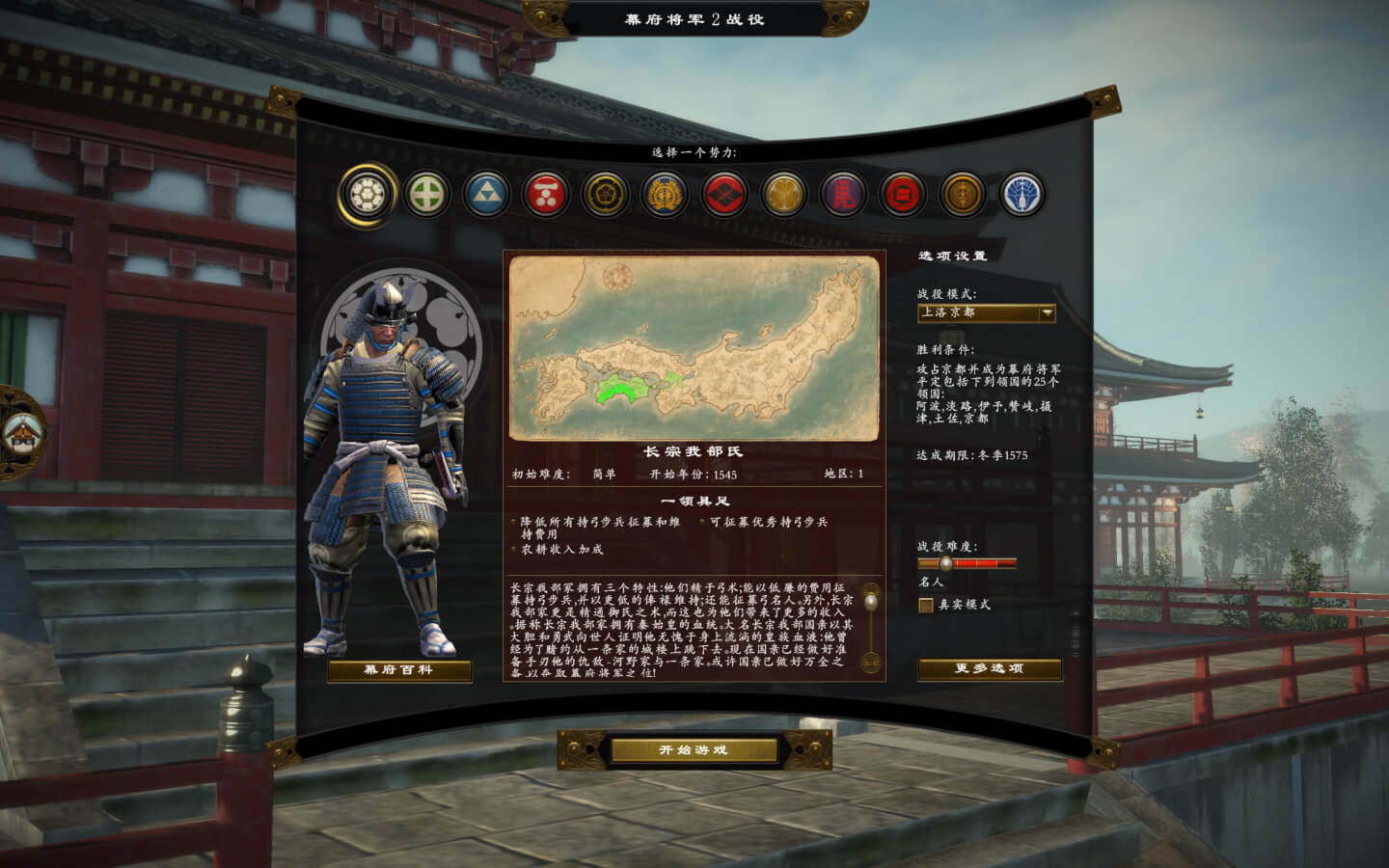Adjust the campaign difficulty slider
The height and width of the screenshot is (868, 1389).
pos(946,563)
